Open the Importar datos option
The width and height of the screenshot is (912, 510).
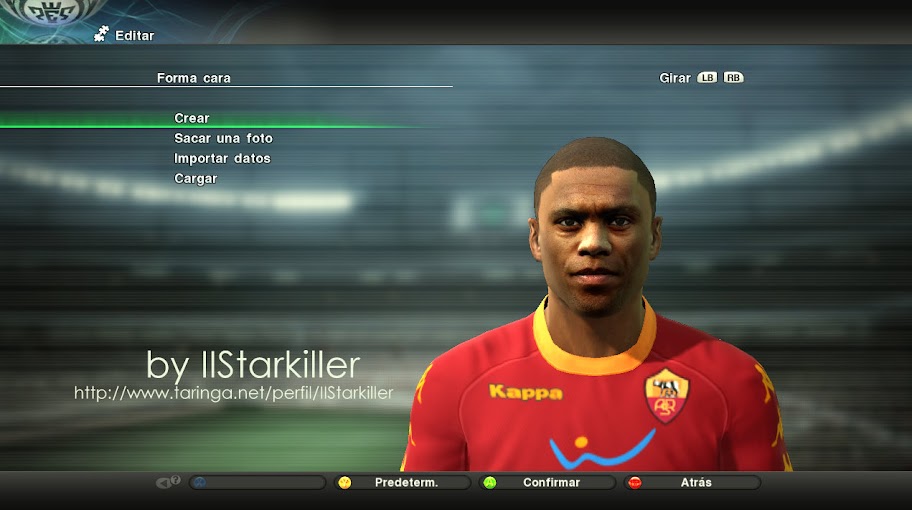[222, 158]
